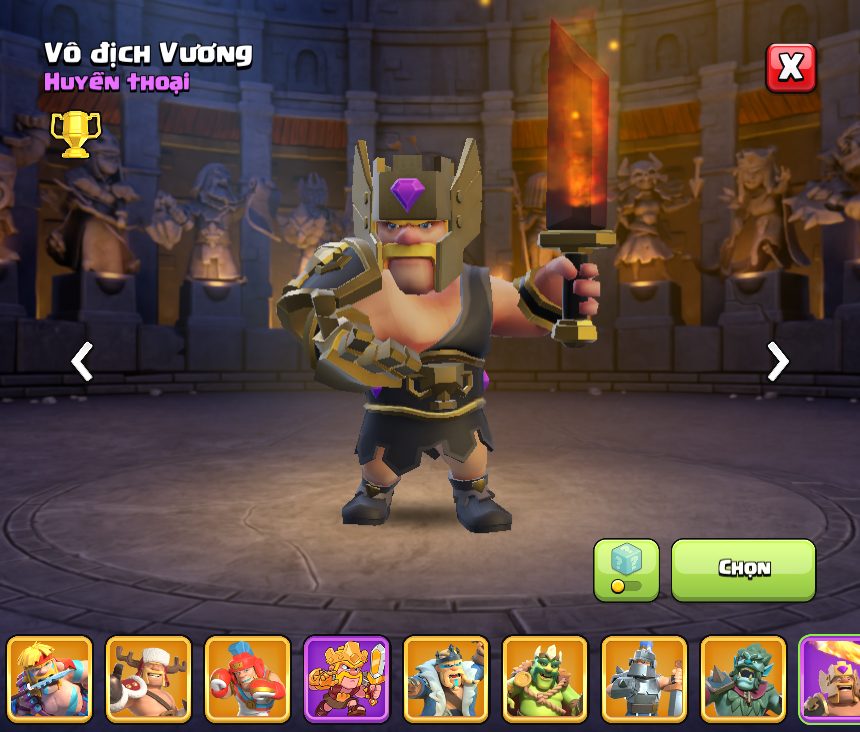Pick the boxer king skin with red gloves
860x732 pixels.
click(x=247, y=679)
